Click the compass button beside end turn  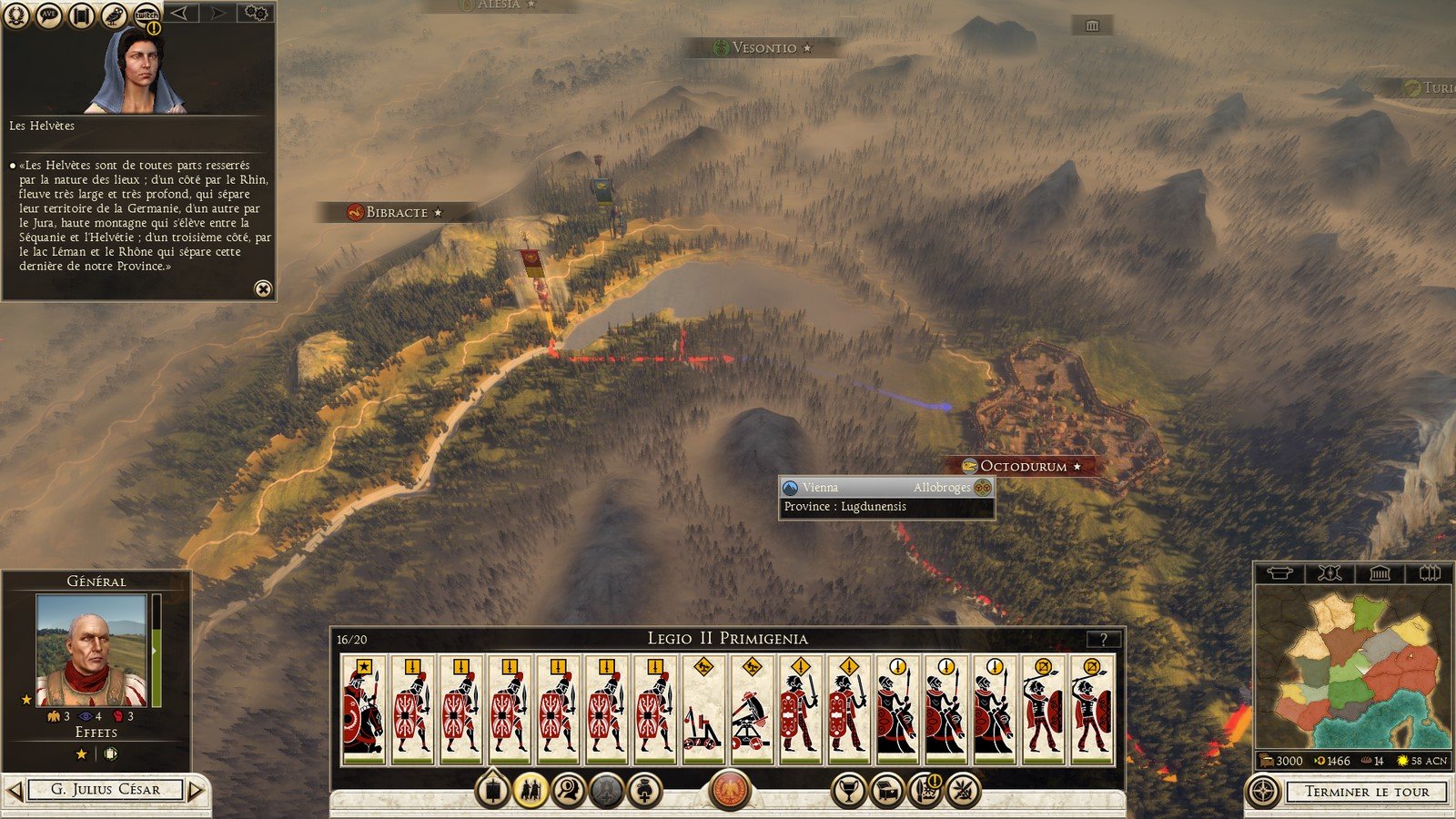coord(1263,792)
